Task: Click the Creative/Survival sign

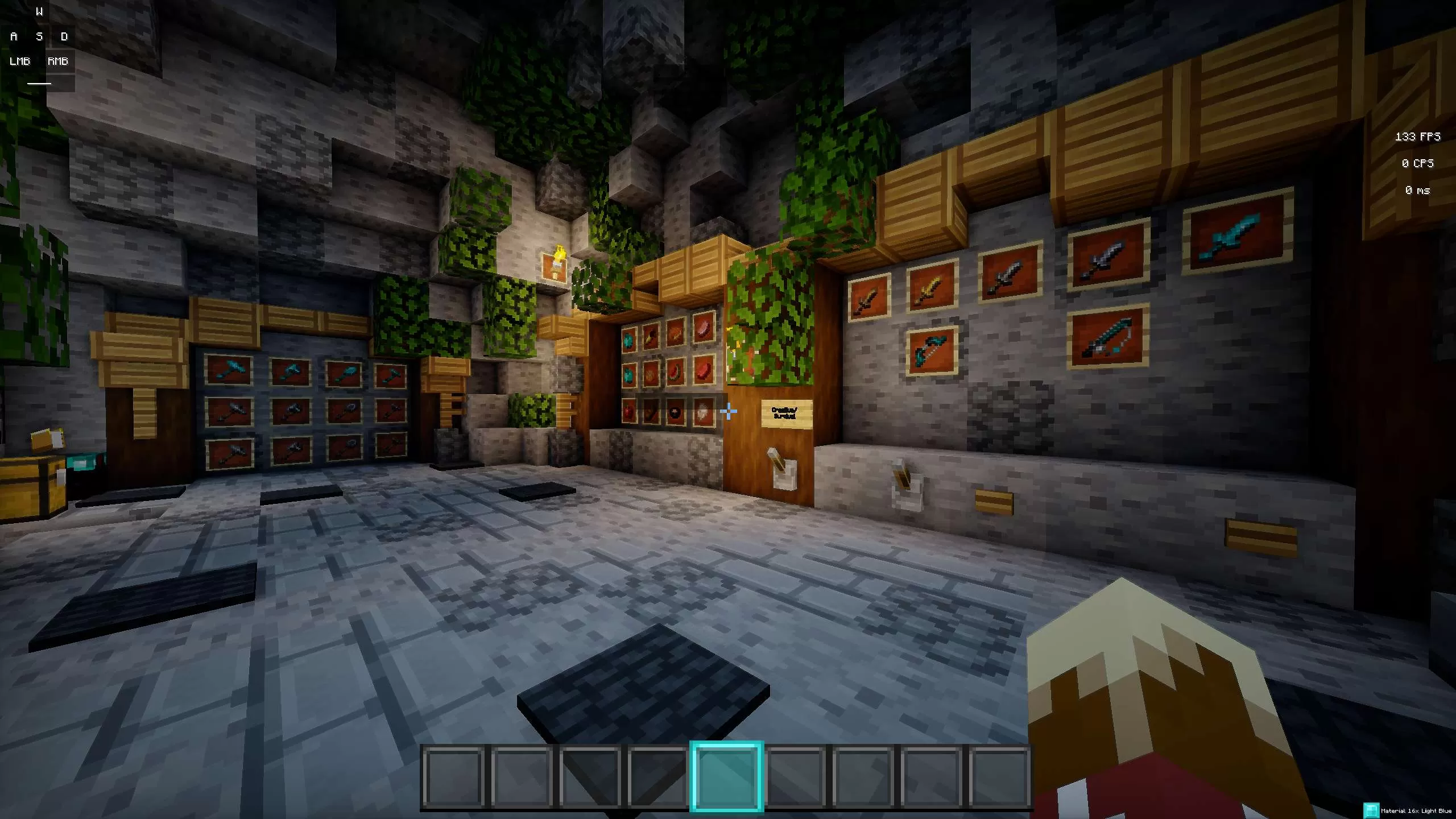Action: click(x=787, y=412)
